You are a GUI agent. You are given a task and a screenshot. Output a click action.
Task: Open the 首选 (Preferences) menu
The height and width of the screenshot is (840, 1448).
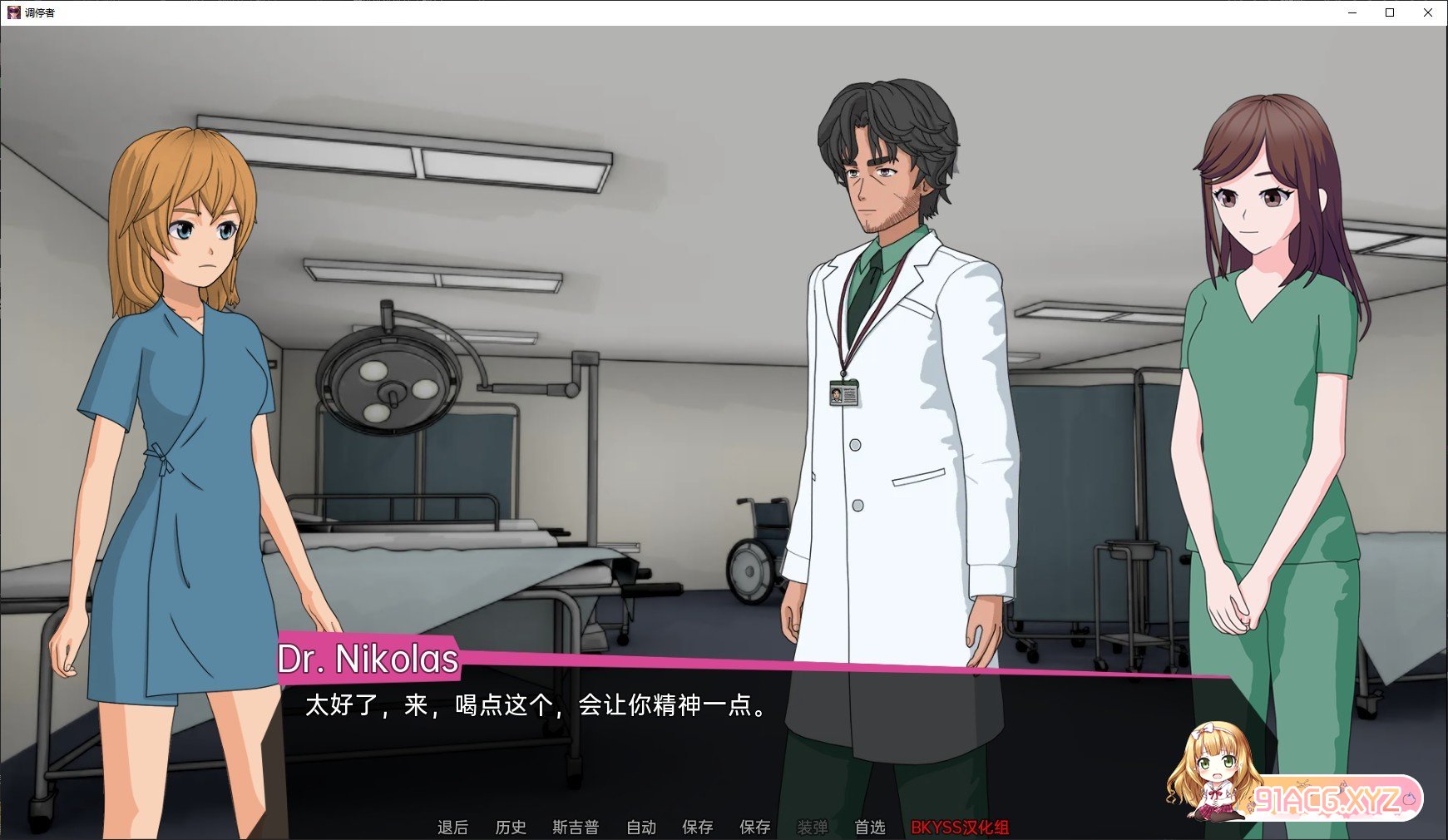(x=869, y=827)
